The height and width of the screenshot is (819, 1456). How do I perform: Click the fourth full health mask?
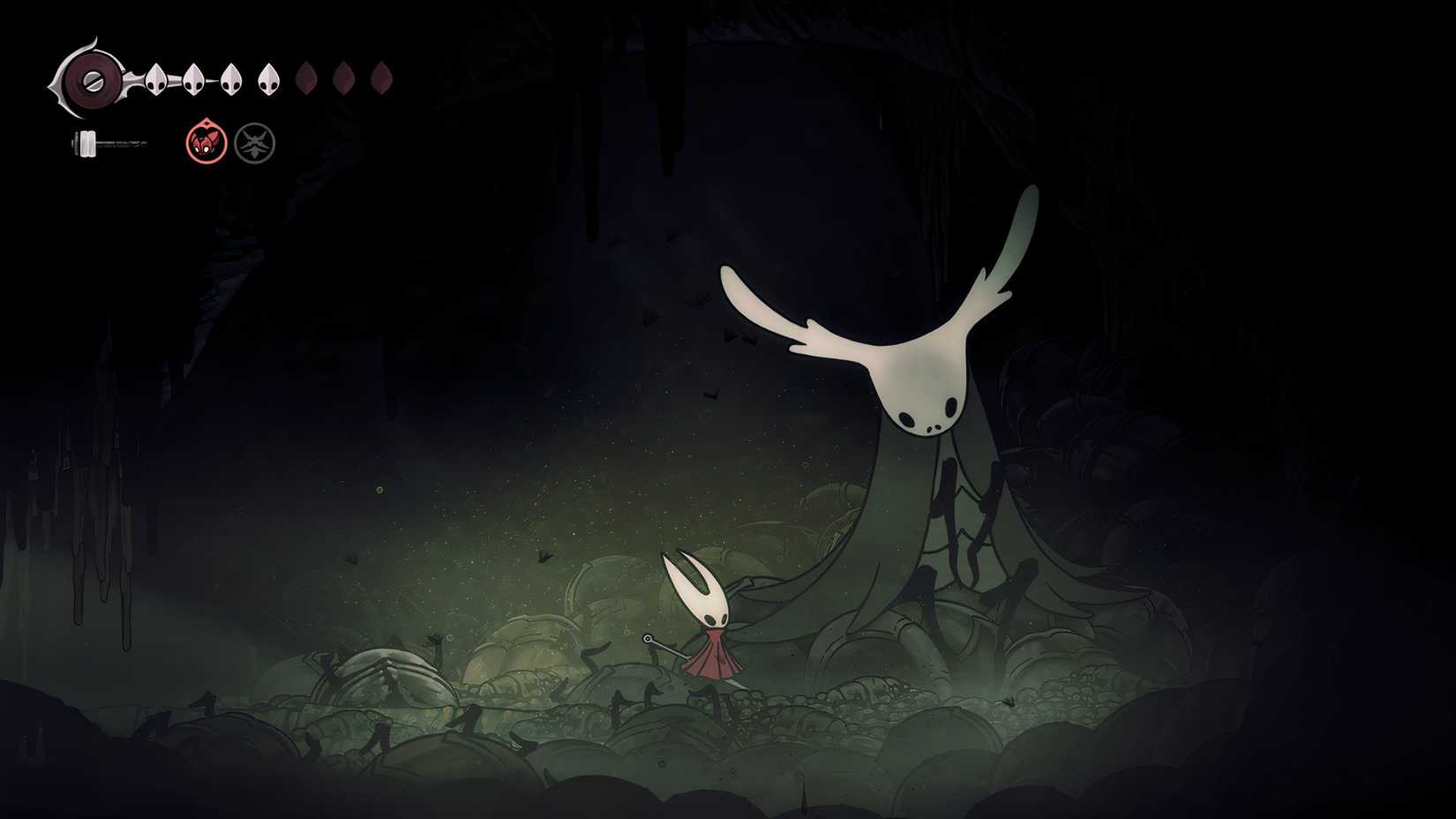click(x=269, y=79)
